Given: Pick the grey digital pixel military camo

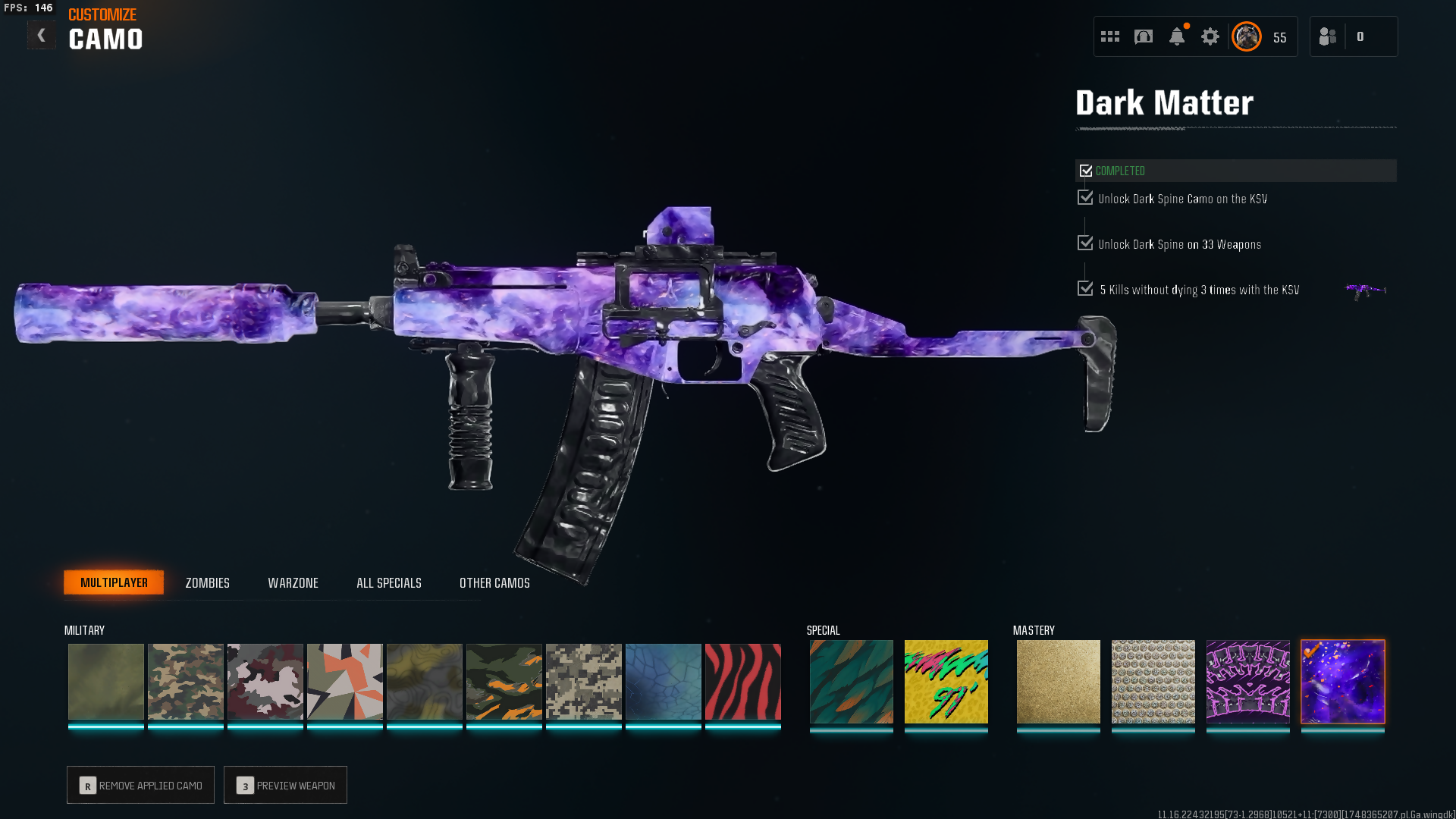Looking at the screenshot, I should pos(583,681).
